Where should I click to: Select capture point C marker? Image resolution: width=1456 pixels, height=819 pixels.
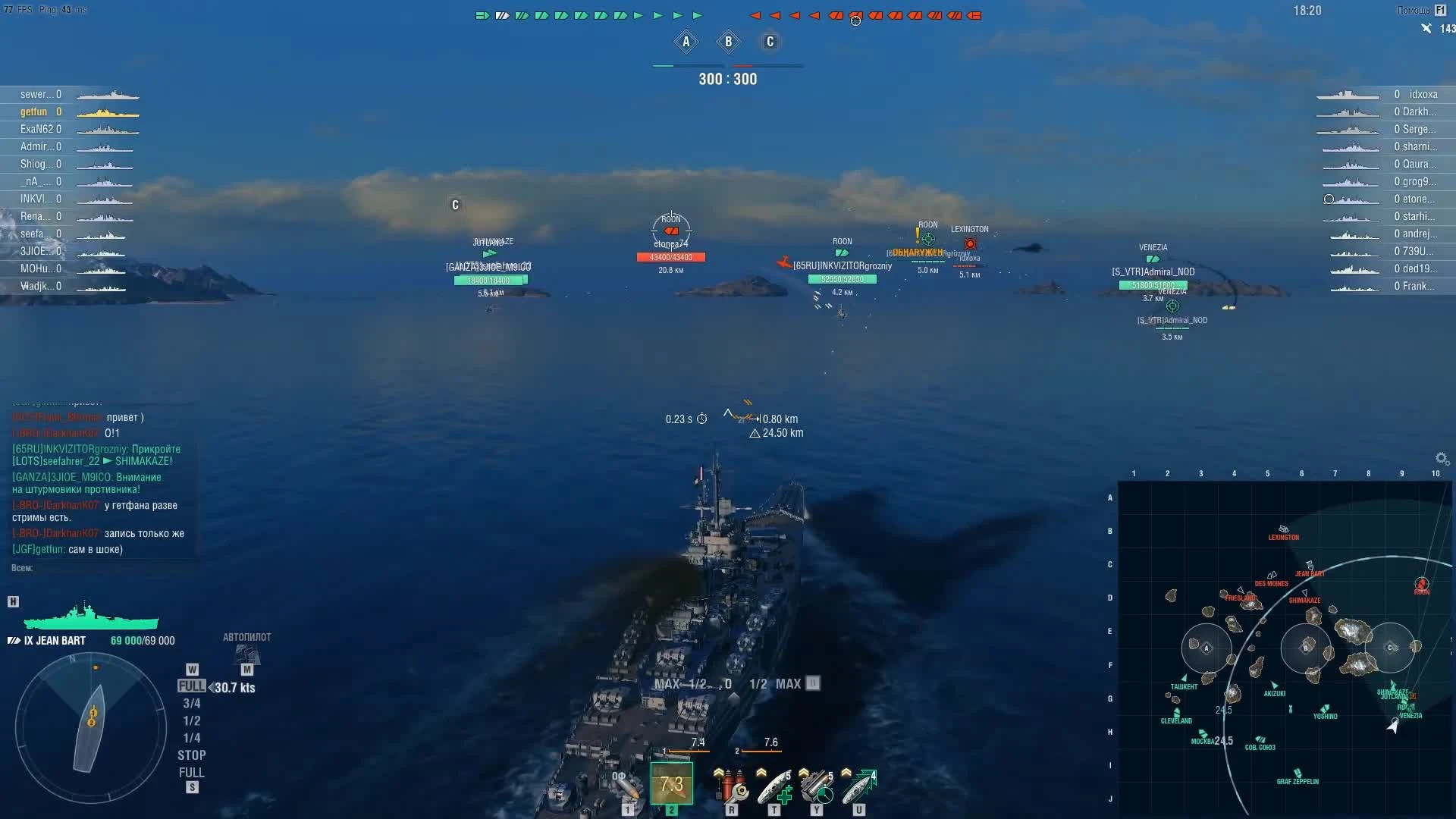tap(770, 42)
